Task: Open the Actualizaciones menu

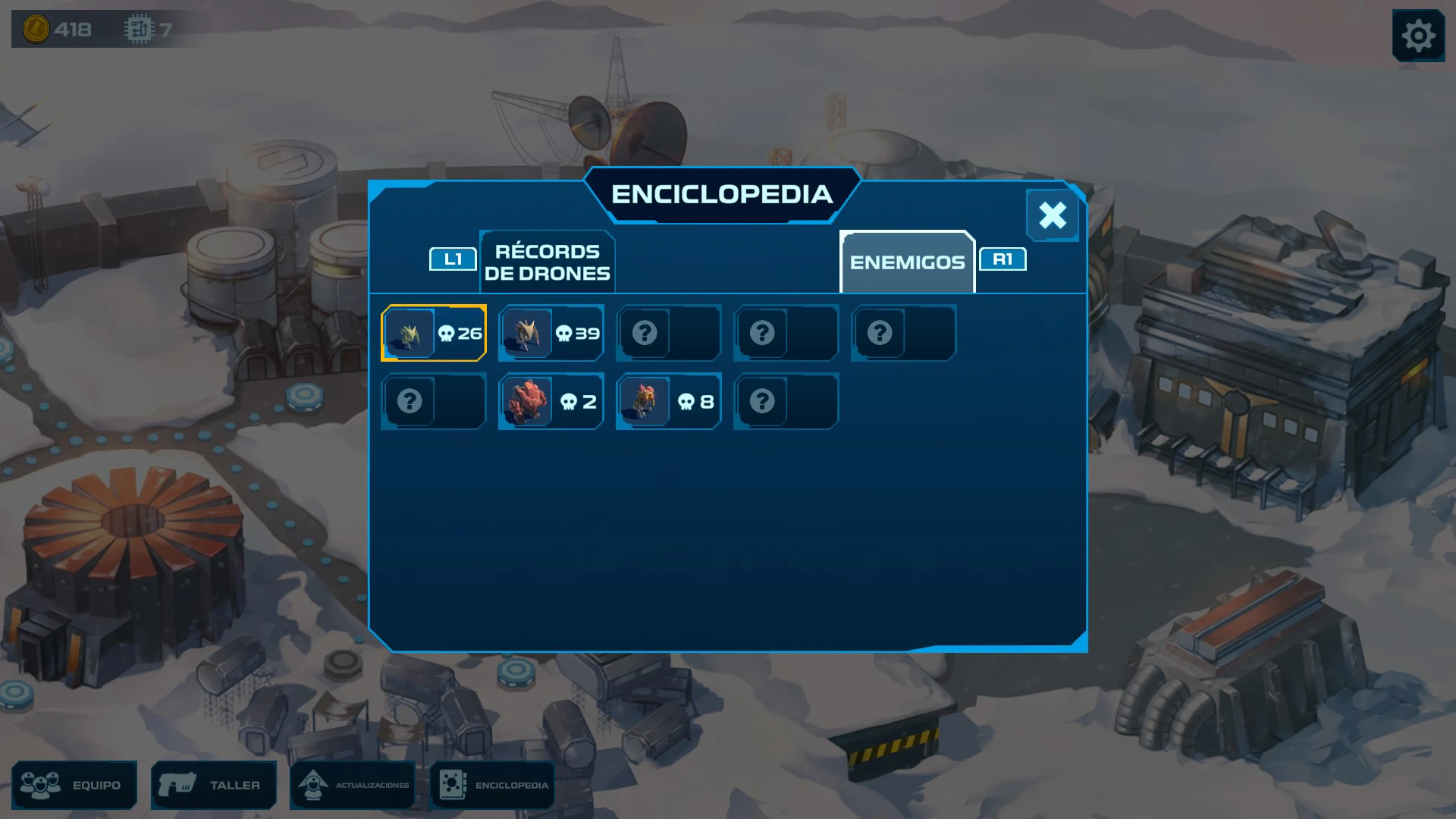Action: click(353, 785)
